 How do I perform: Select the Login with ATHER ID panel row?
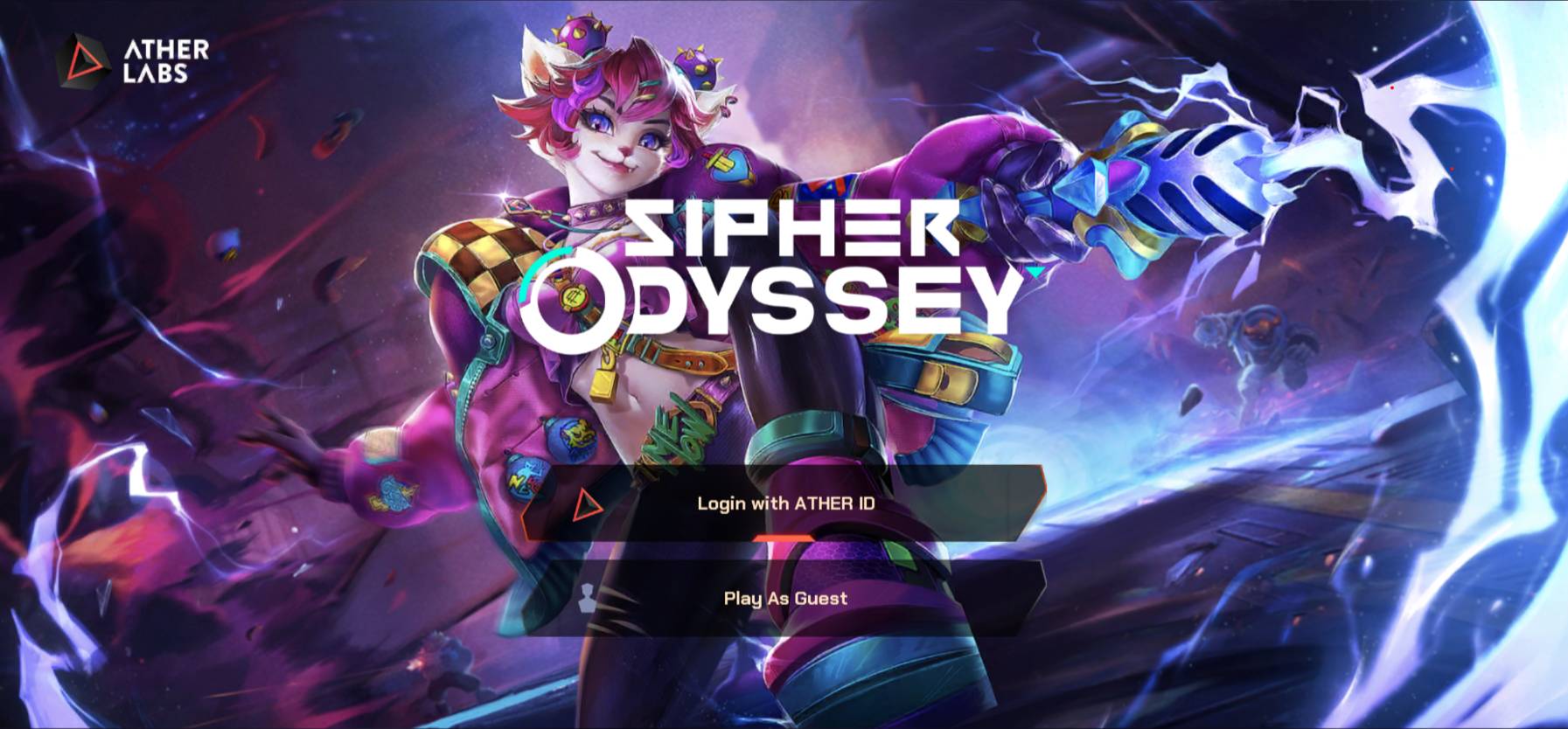tap(787, 504)
